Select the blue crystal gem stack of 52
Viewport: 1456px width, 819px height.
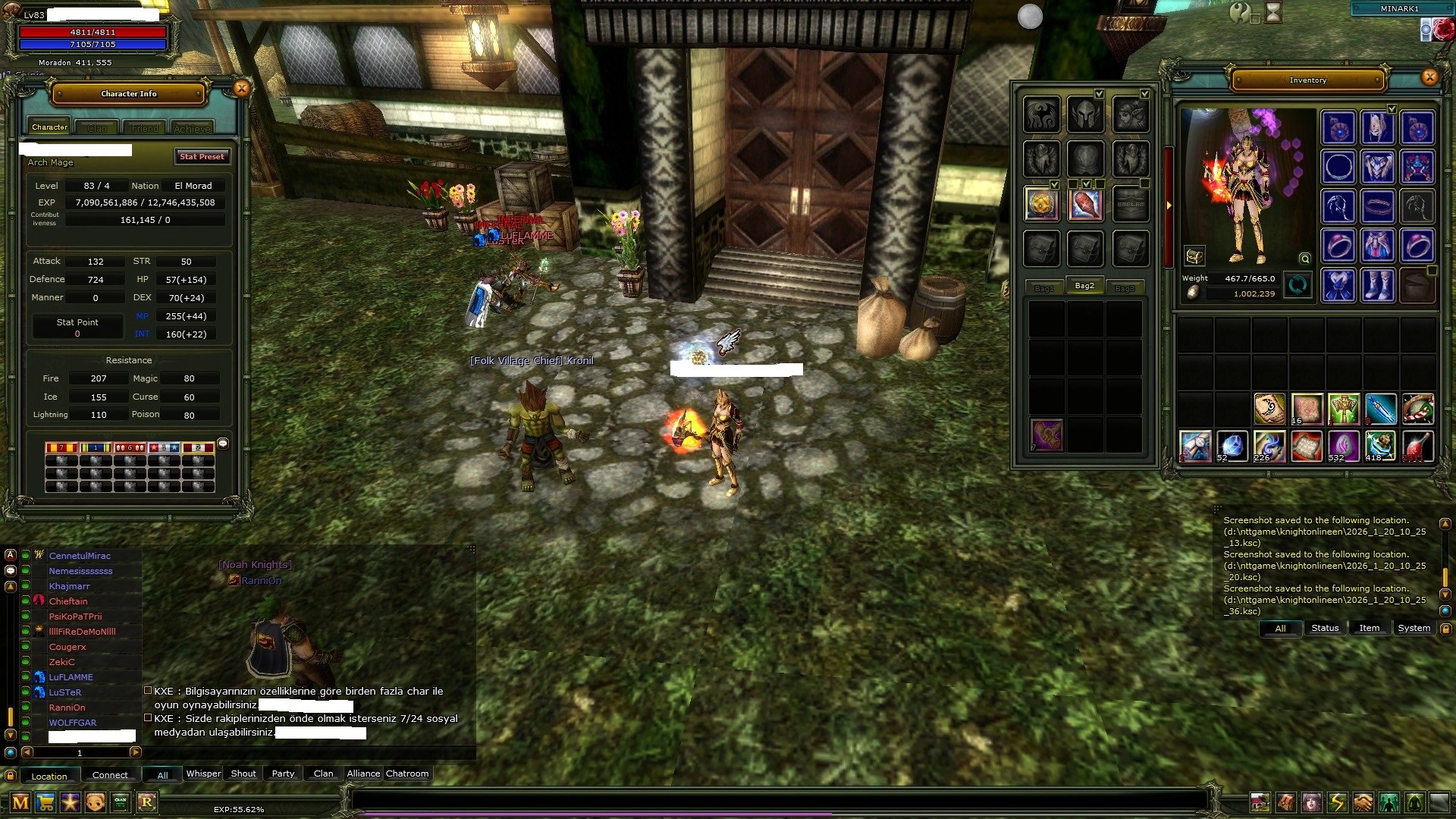1232,446
